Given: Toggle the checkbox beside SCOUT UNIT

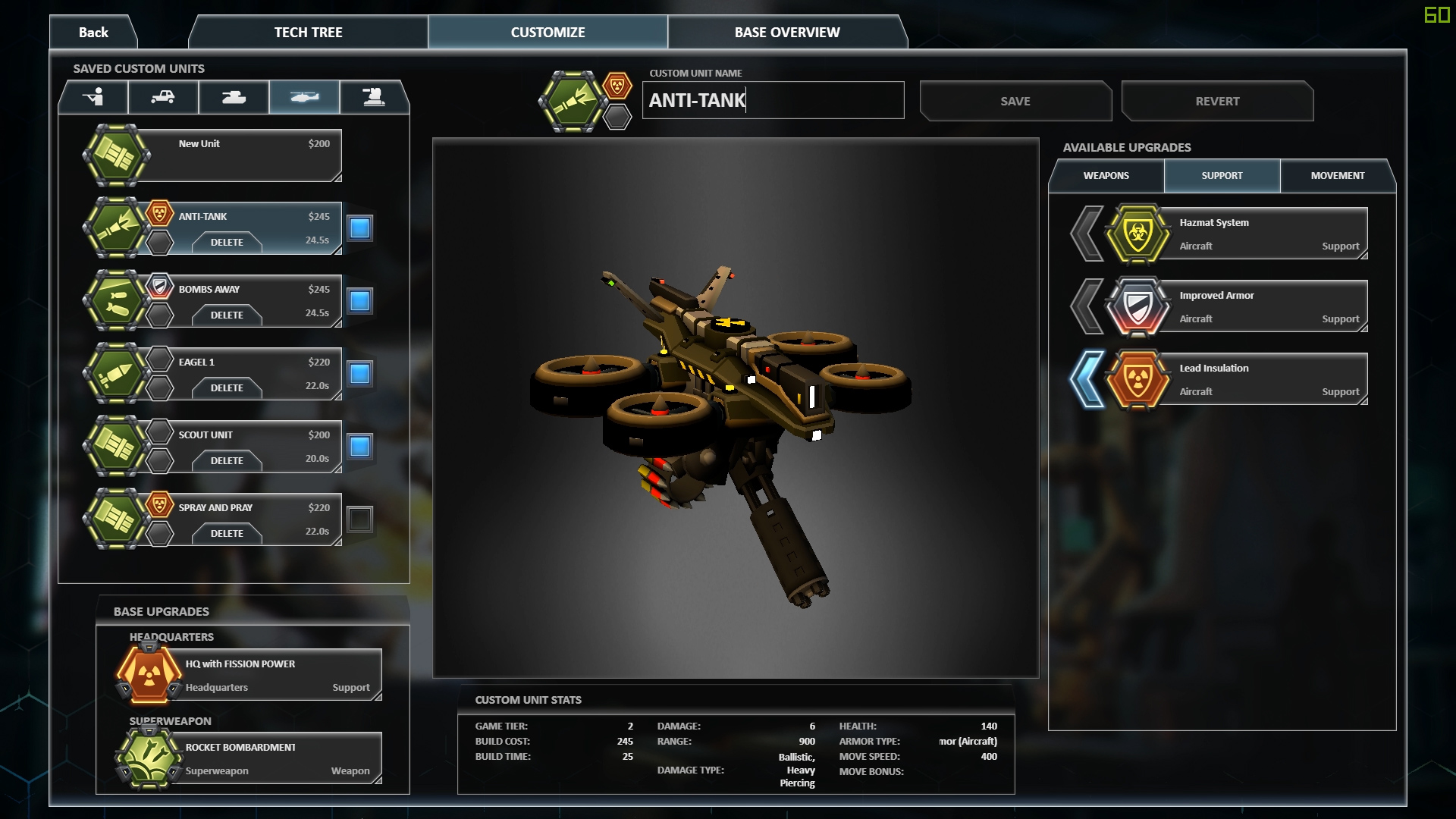Looking at the screenshot, I should (359, 446).
